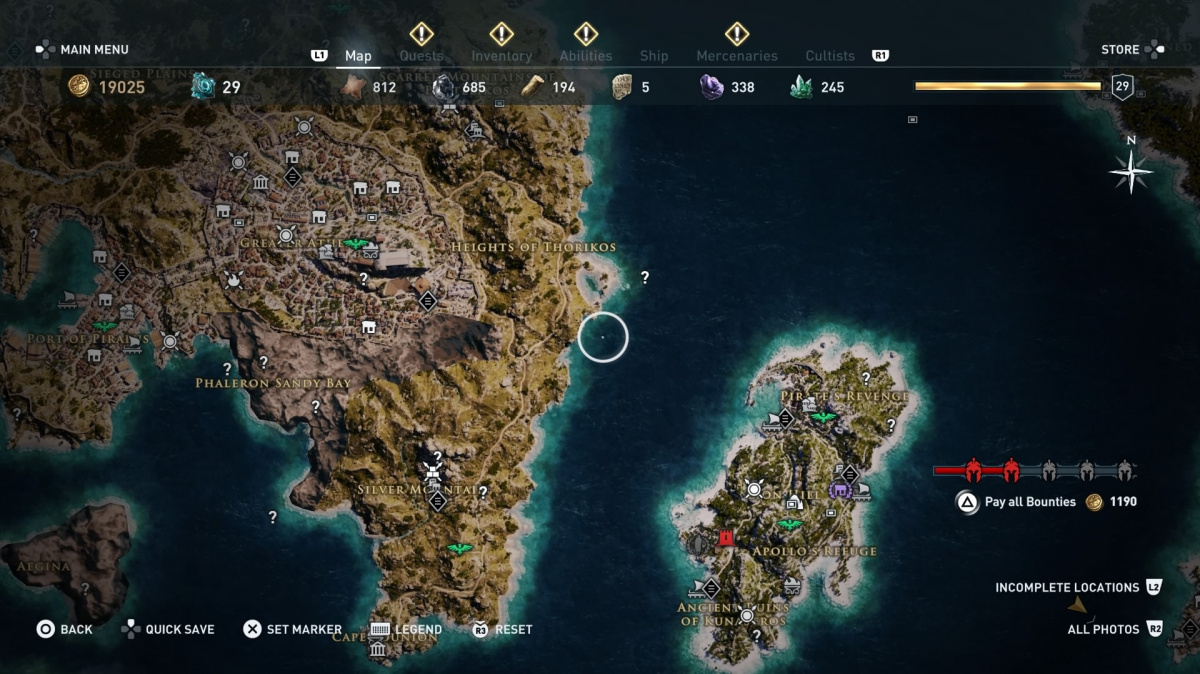Pay all Bounties

[x=1030, y=502]
